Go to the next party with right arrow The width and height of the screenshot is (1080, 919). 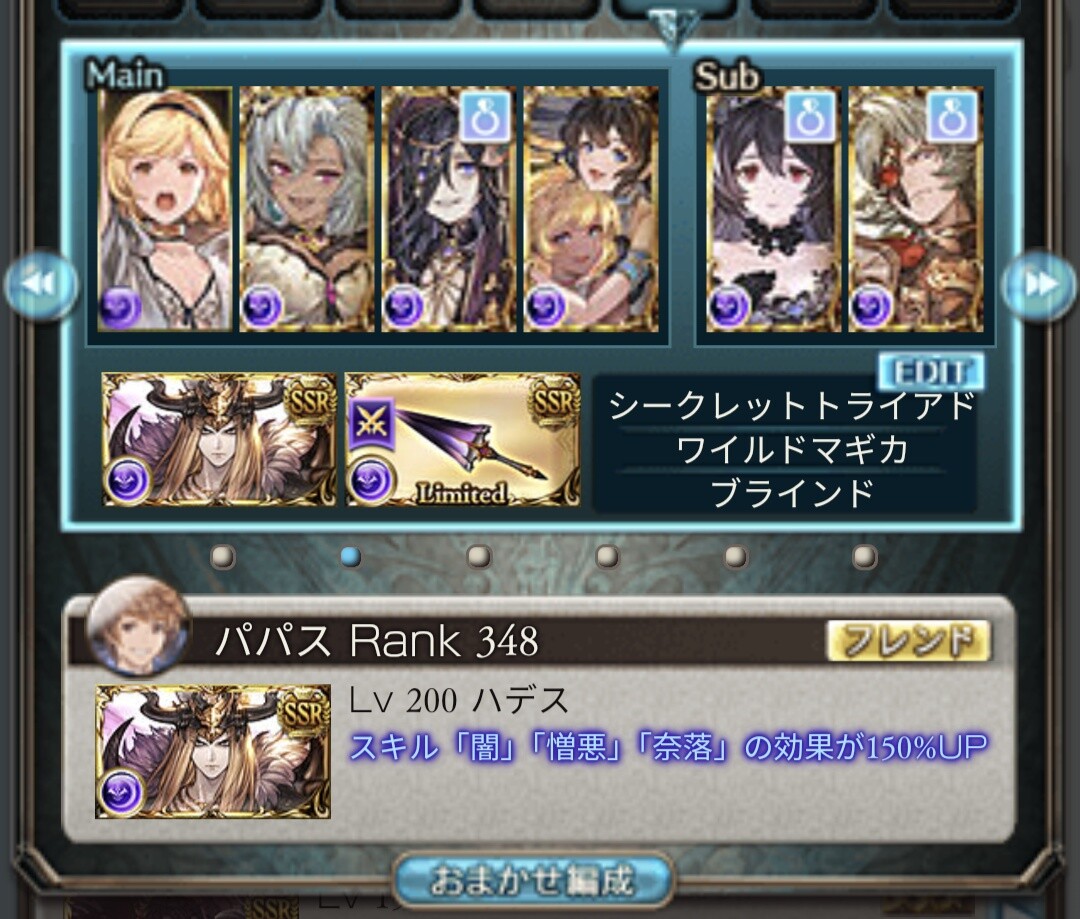pos(1040,285)
